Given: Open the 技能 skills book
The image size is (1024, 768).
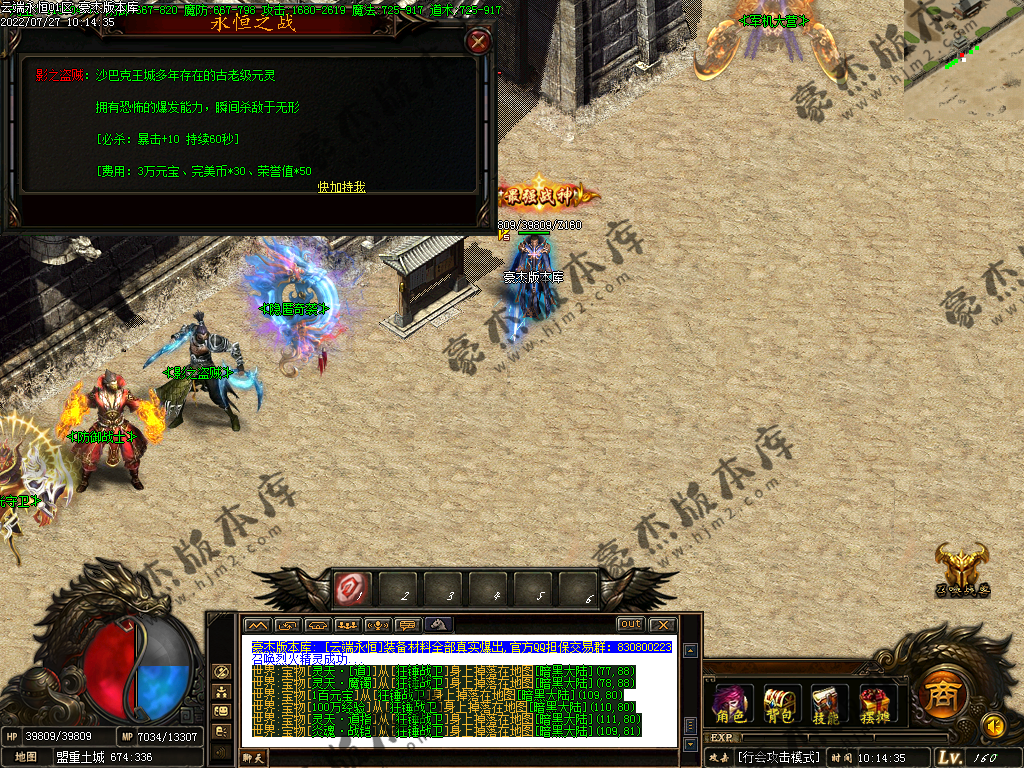Looking at the screenshot, I should (x=827, y=702).
